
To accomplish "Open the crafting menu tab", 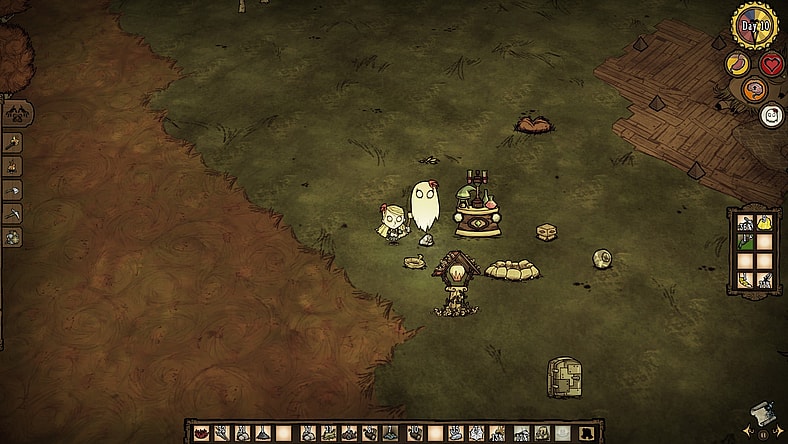I will pyautogui.click(x=18, y=113).
